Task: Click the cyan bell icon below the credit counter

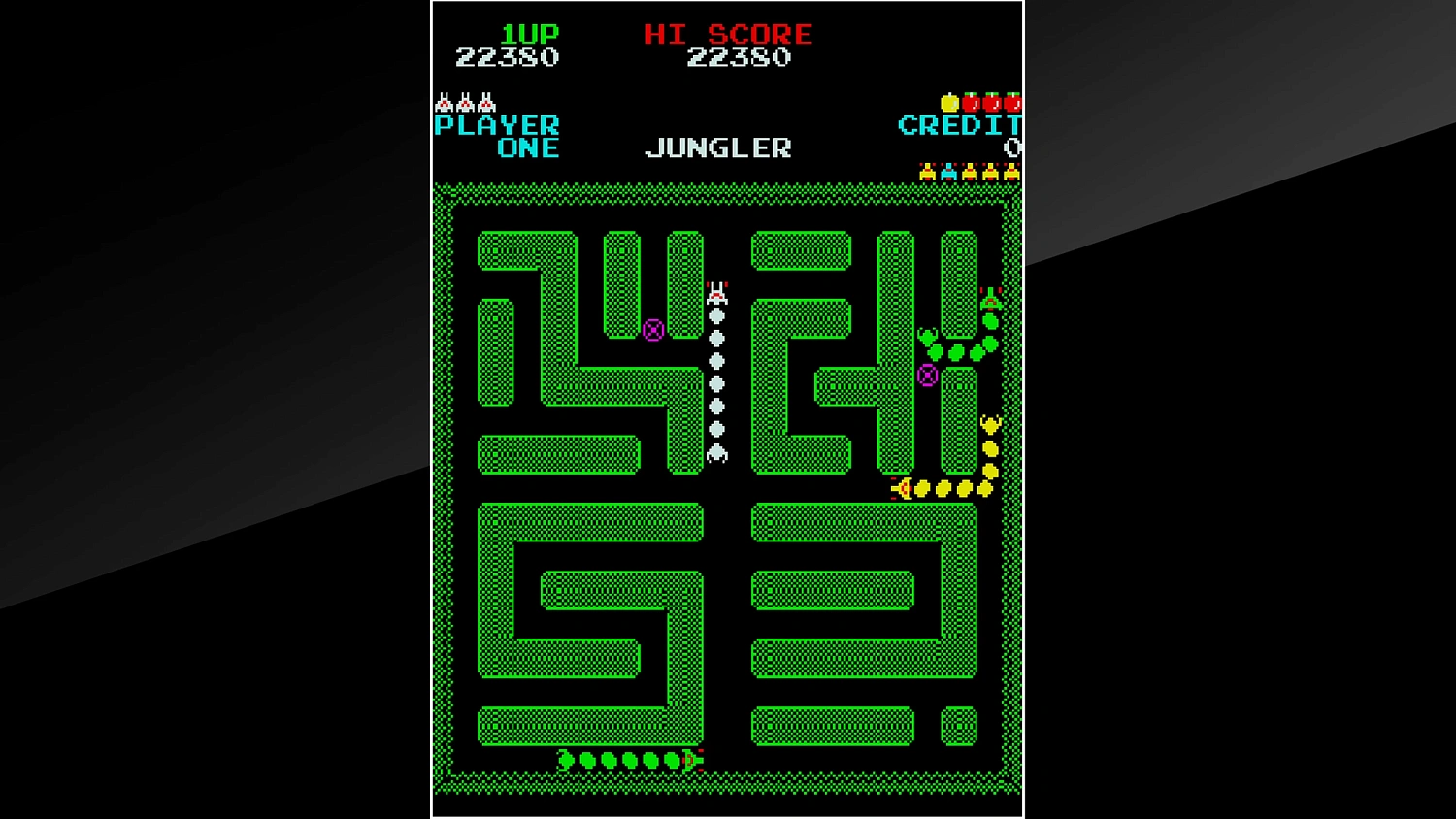Action: pyautogui.click(x=948, y=174)
